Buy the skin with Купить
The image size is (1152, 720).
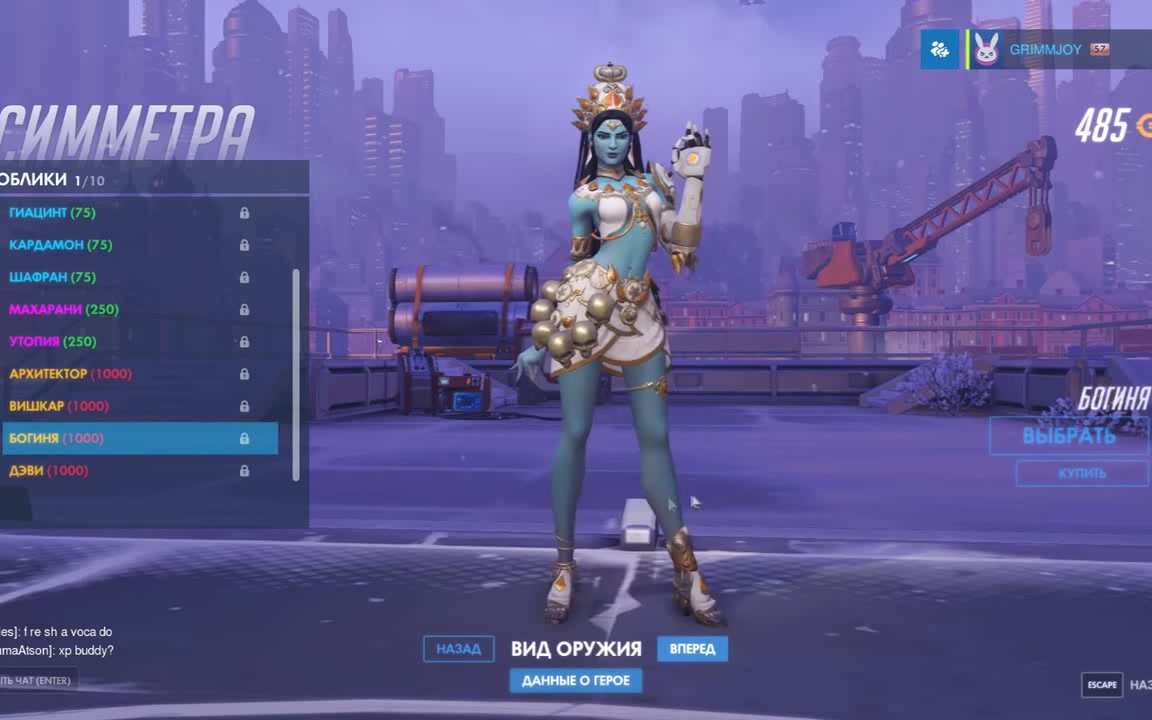point(1081,473)
